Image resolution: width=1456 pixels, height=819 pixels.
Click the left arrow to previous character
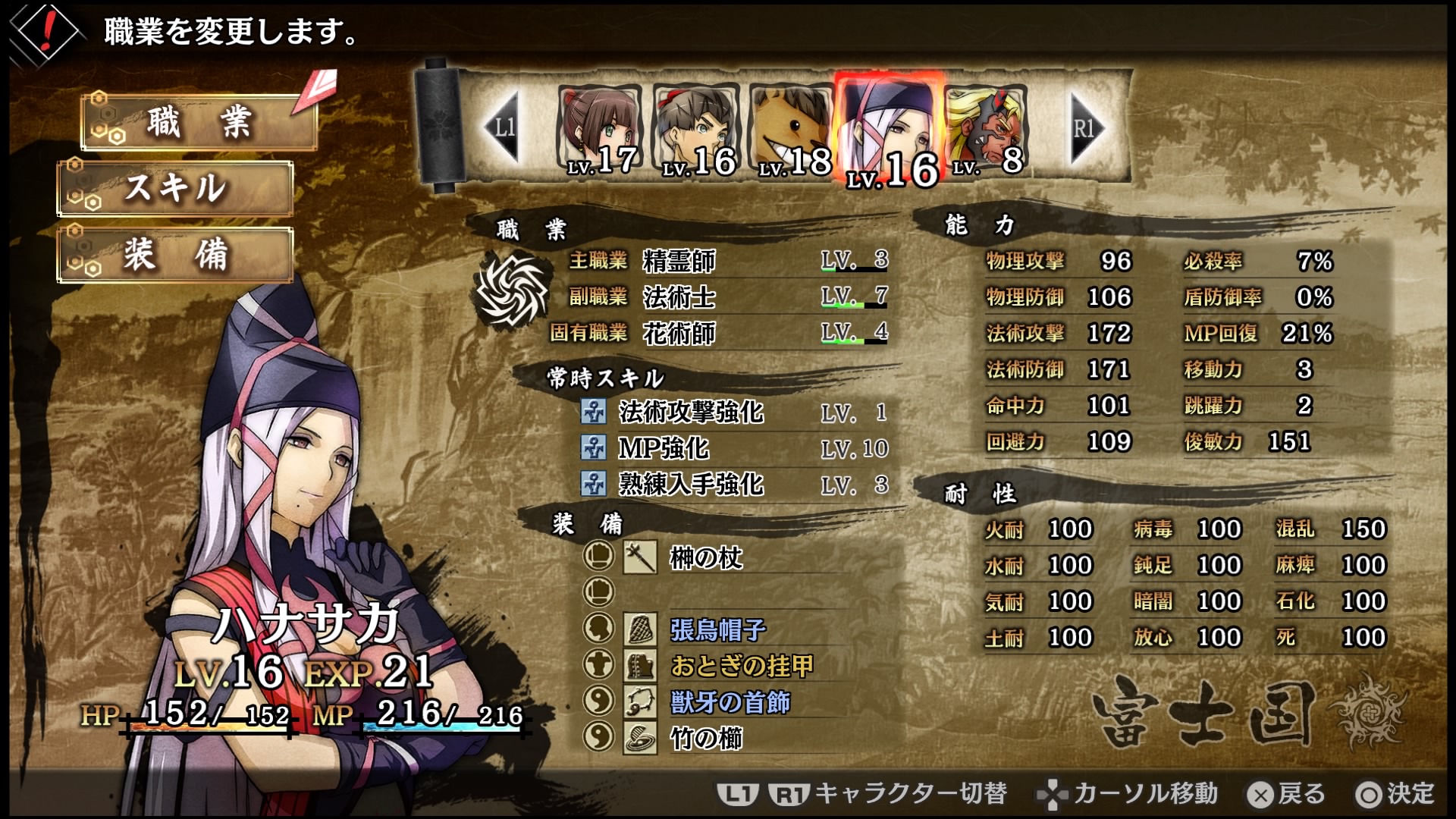502,127
